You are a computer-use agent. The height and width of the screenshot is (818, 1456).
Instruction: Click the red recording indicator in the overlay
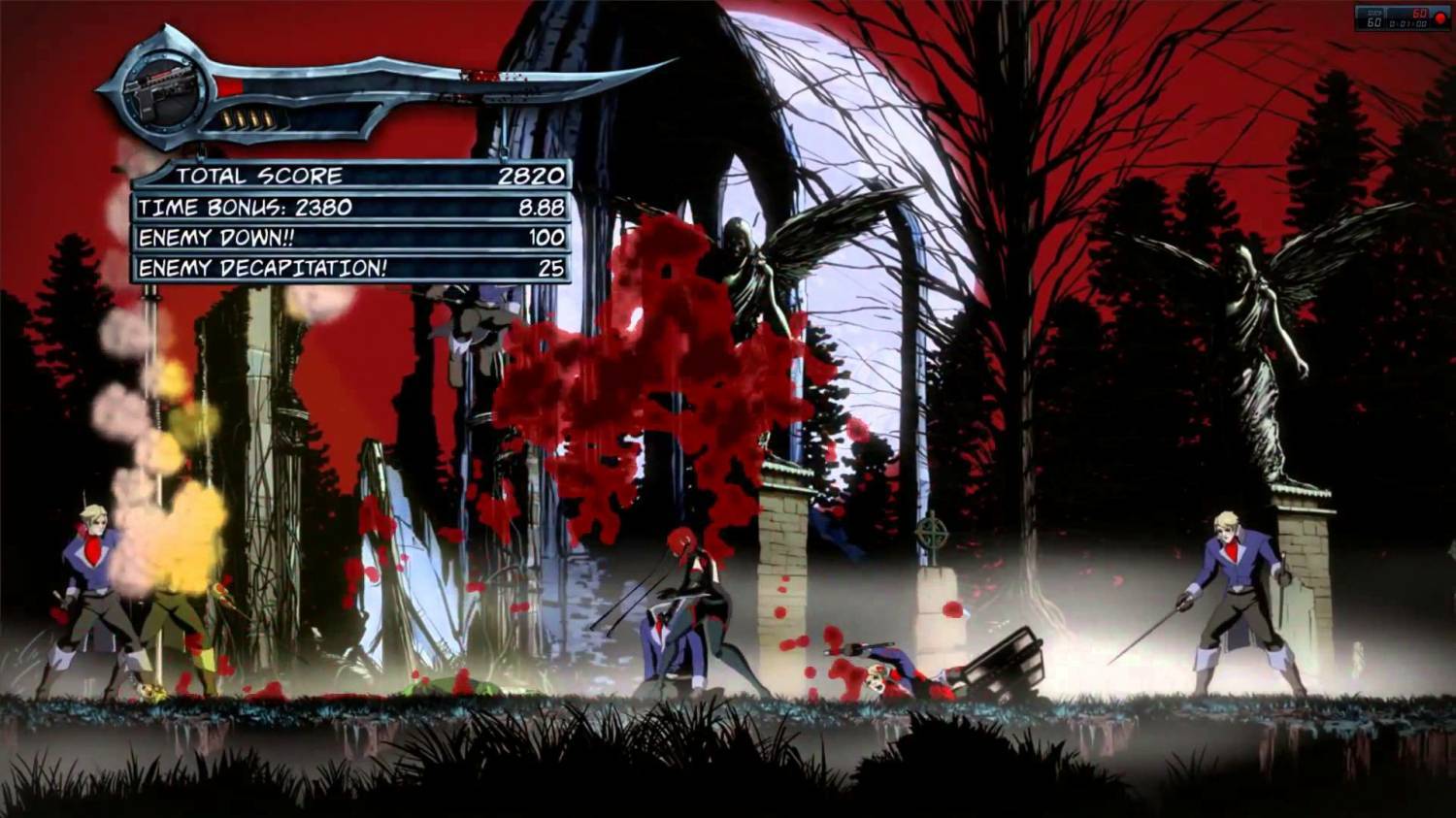click(x=1440, y=19)
